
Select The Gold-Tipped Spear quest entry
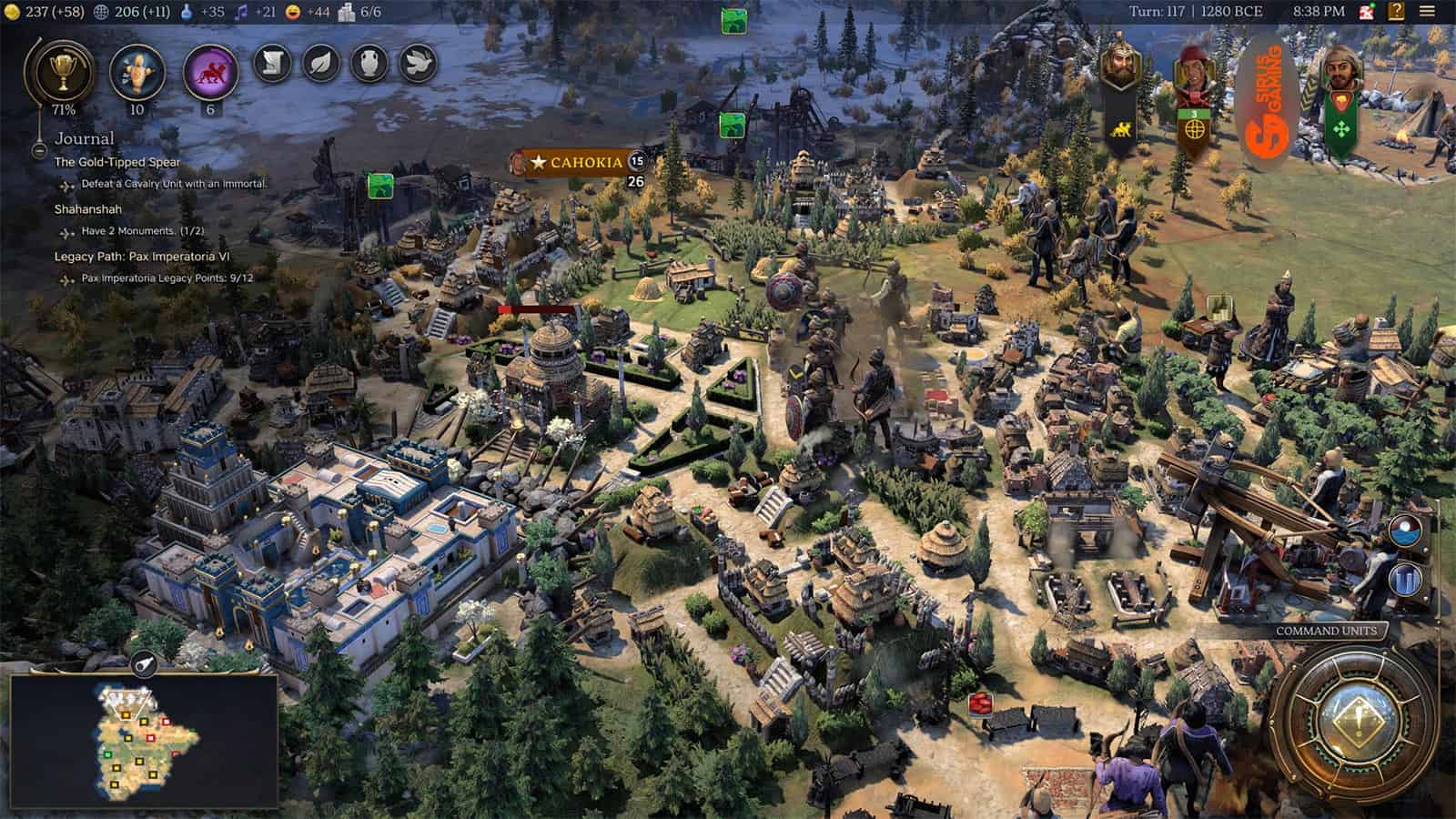(117, 162)
